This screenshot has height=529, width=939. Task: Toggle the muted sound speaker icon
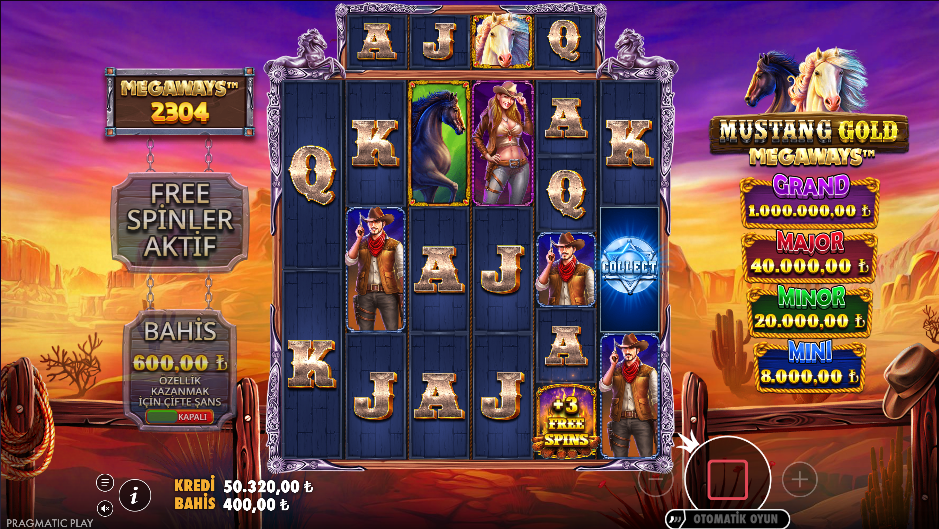(x=104, y=507)
